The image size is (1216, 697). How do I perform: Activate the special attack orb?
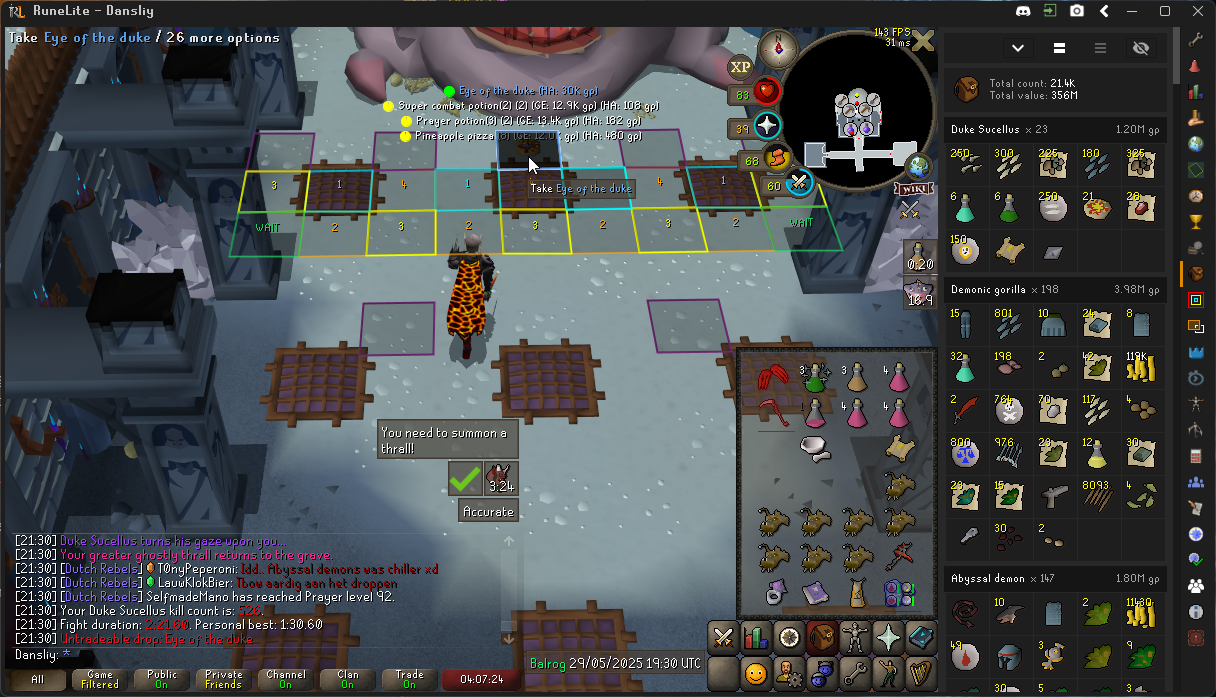tap(797, 182)
